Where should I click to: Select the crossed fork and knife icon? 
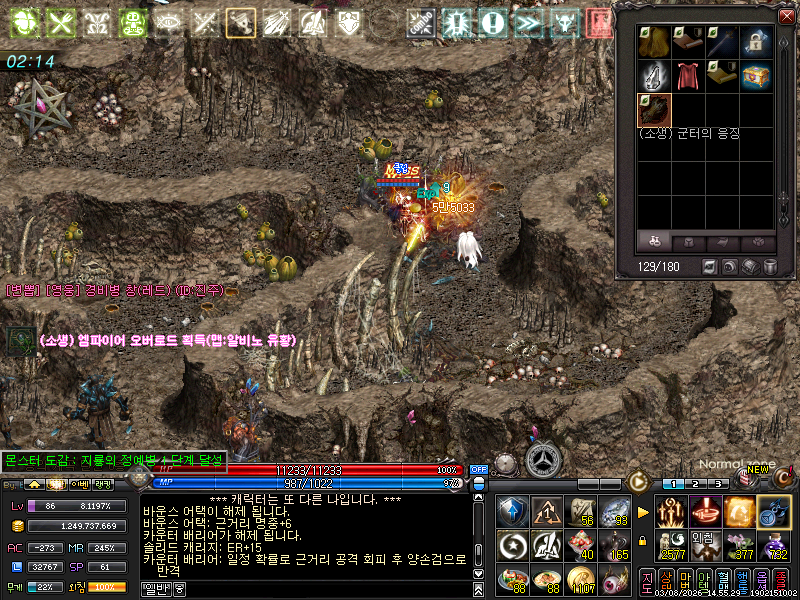pyautogui.click(x=62, y=22)
